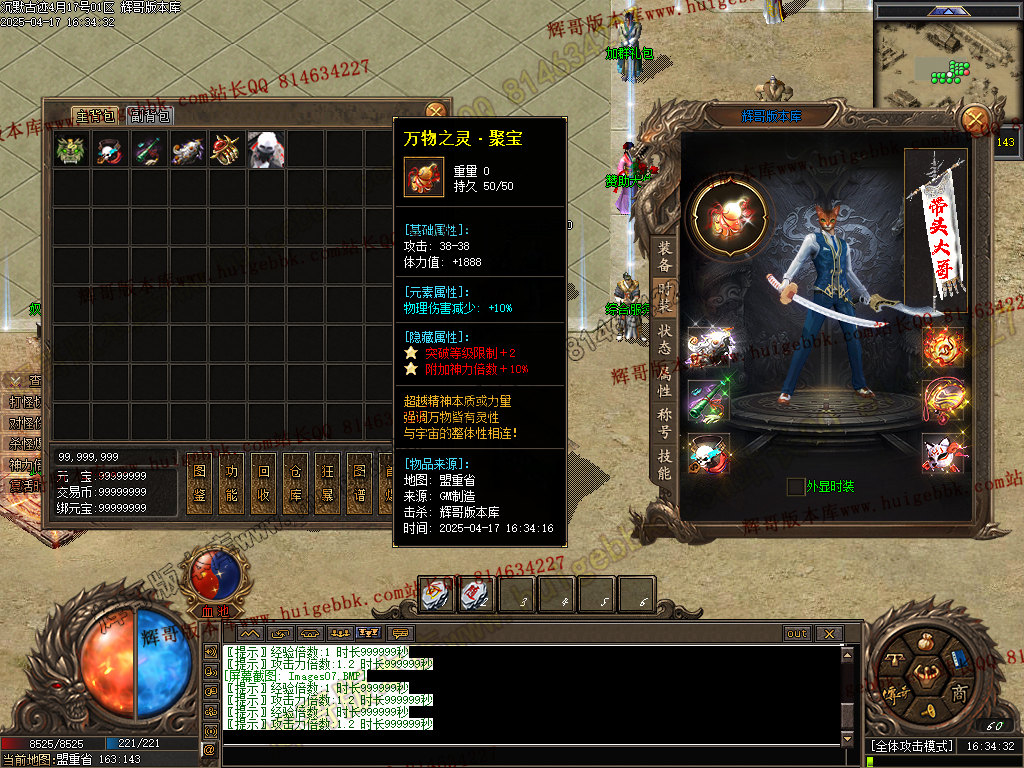Close the character panel
Image resolution: width=1024 pixels, height=768 pixels.
(x=975, y=120)
